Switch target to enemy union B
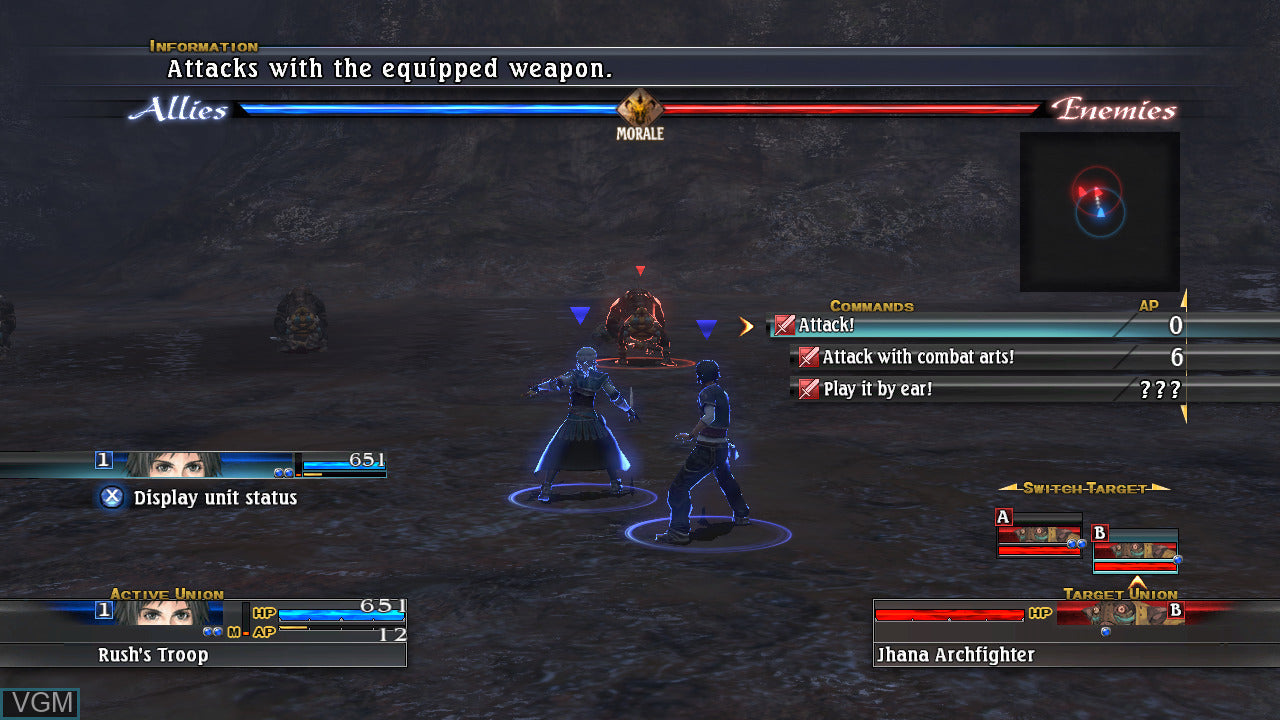 (x=1135, y=549)
